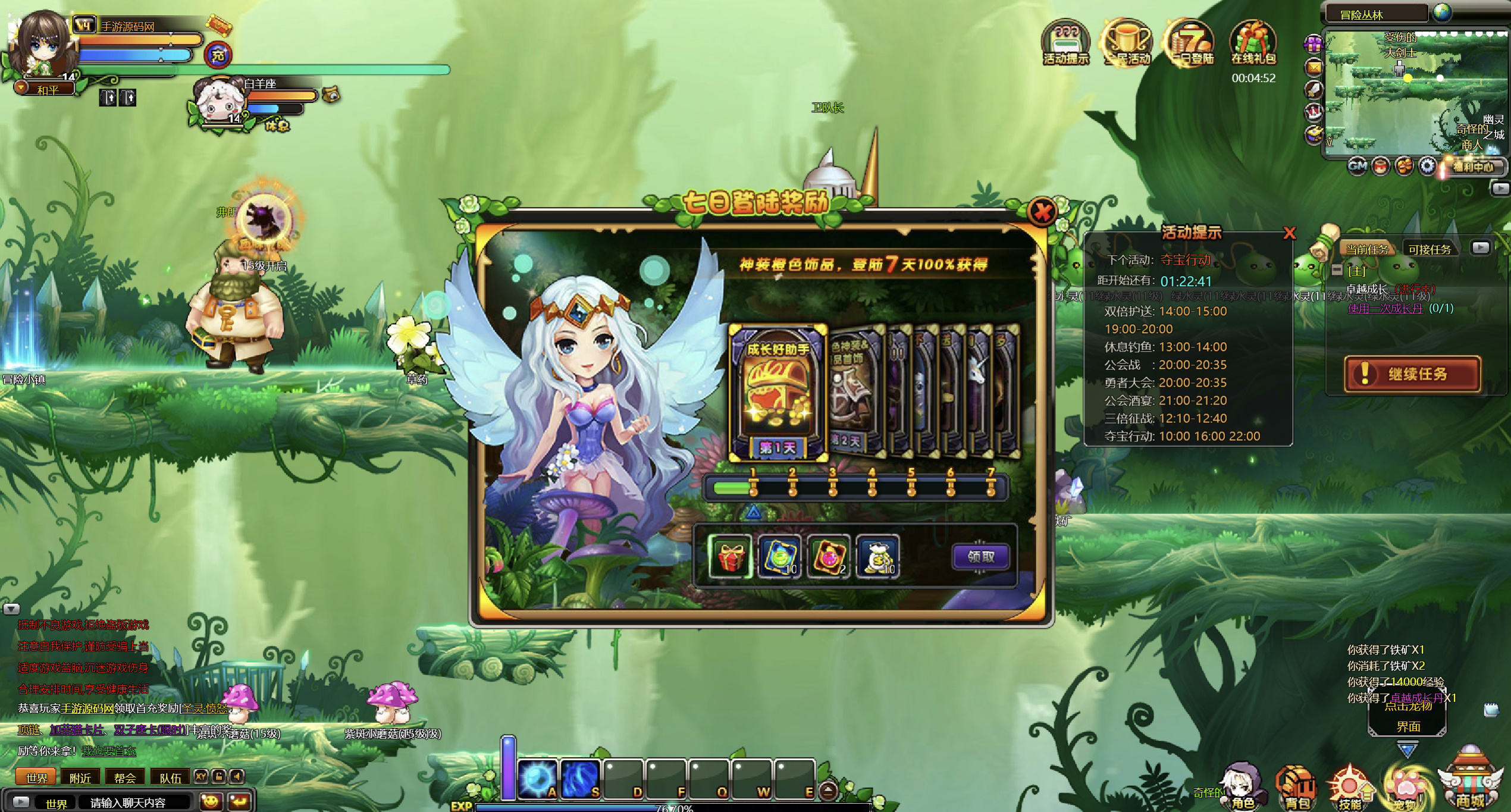Screen dimensions: 1511x812
Task: Switch to the 可接任务 tab
Action: click(1429, 249)
